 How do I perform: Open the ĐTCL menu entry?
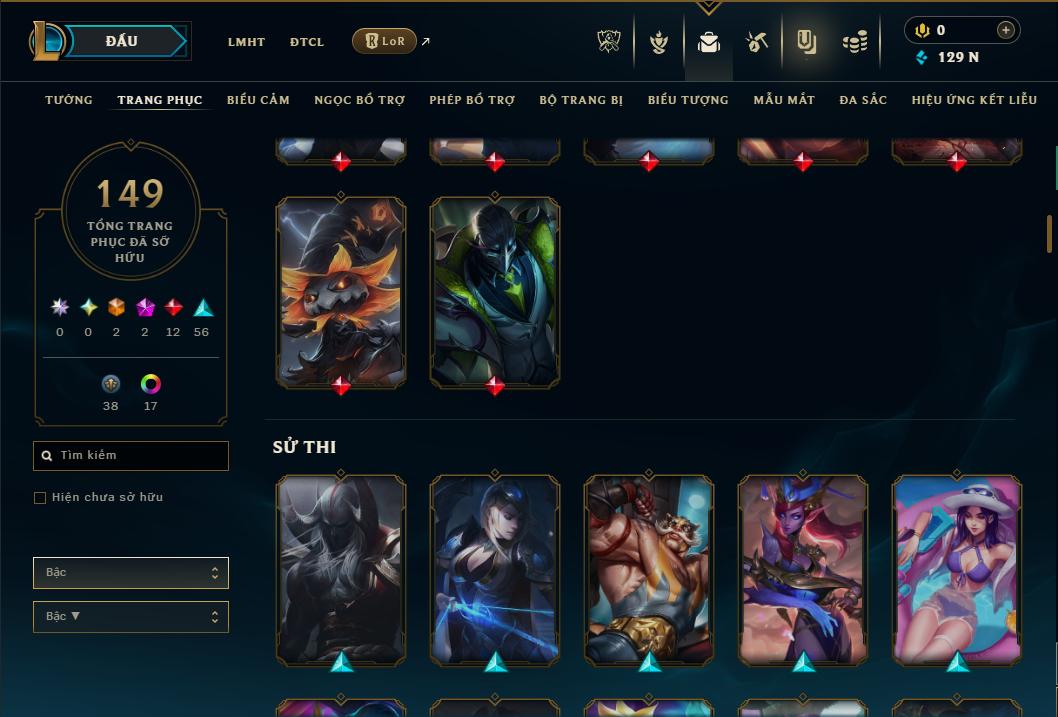pyautogui.click(x=307, y=42)
